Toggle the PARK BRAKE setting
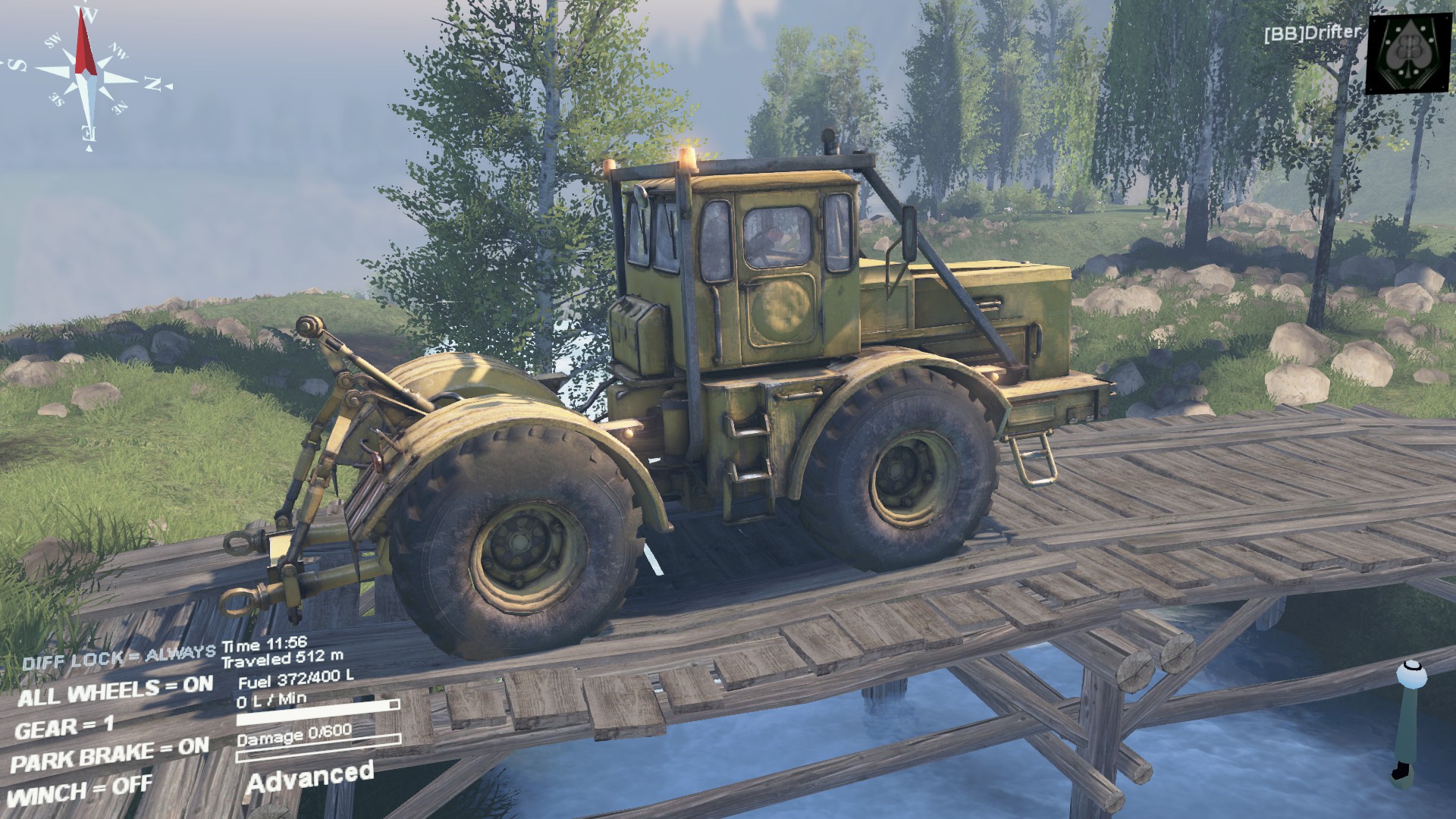 (110, 754)
